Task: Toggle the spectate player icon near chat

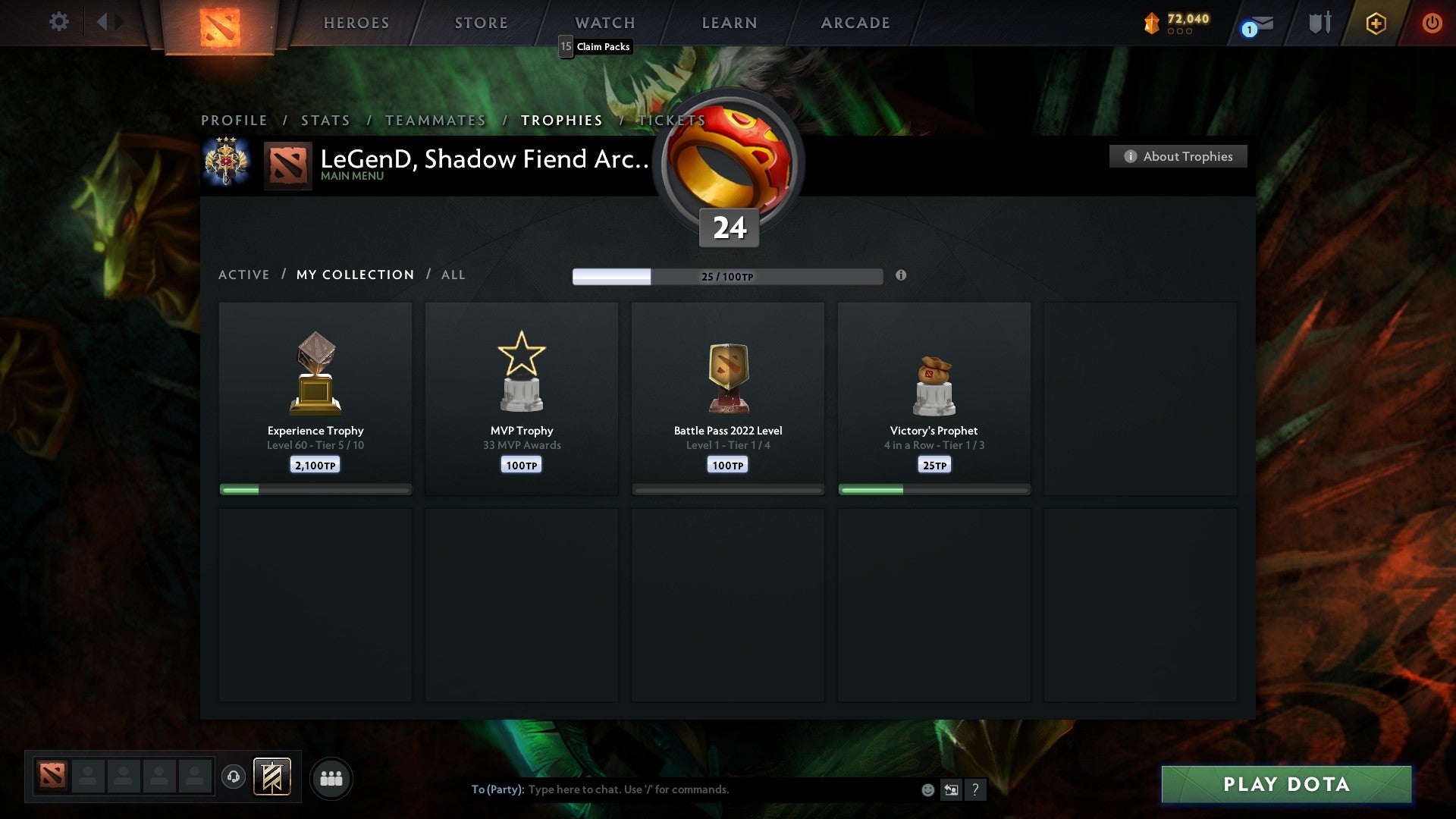Action: coord(952,789)
